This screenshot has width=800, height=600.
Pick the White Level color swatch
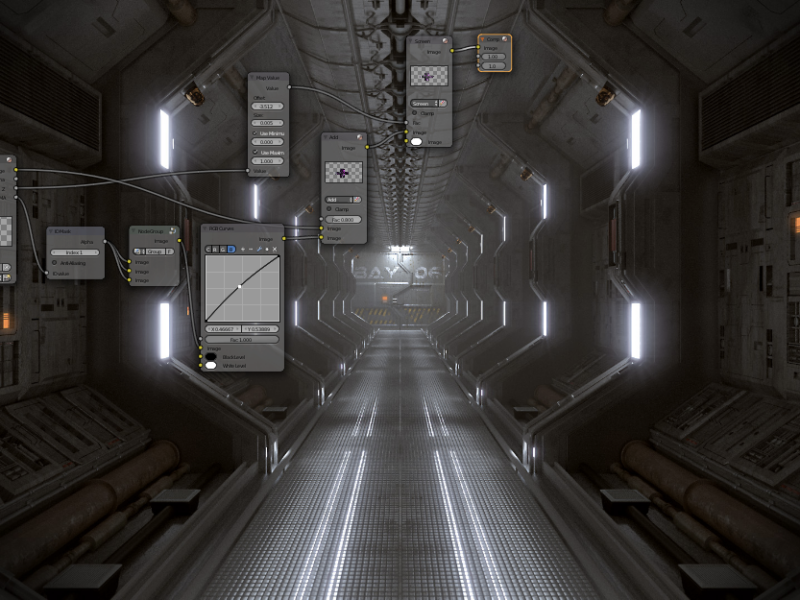[211, 365]
